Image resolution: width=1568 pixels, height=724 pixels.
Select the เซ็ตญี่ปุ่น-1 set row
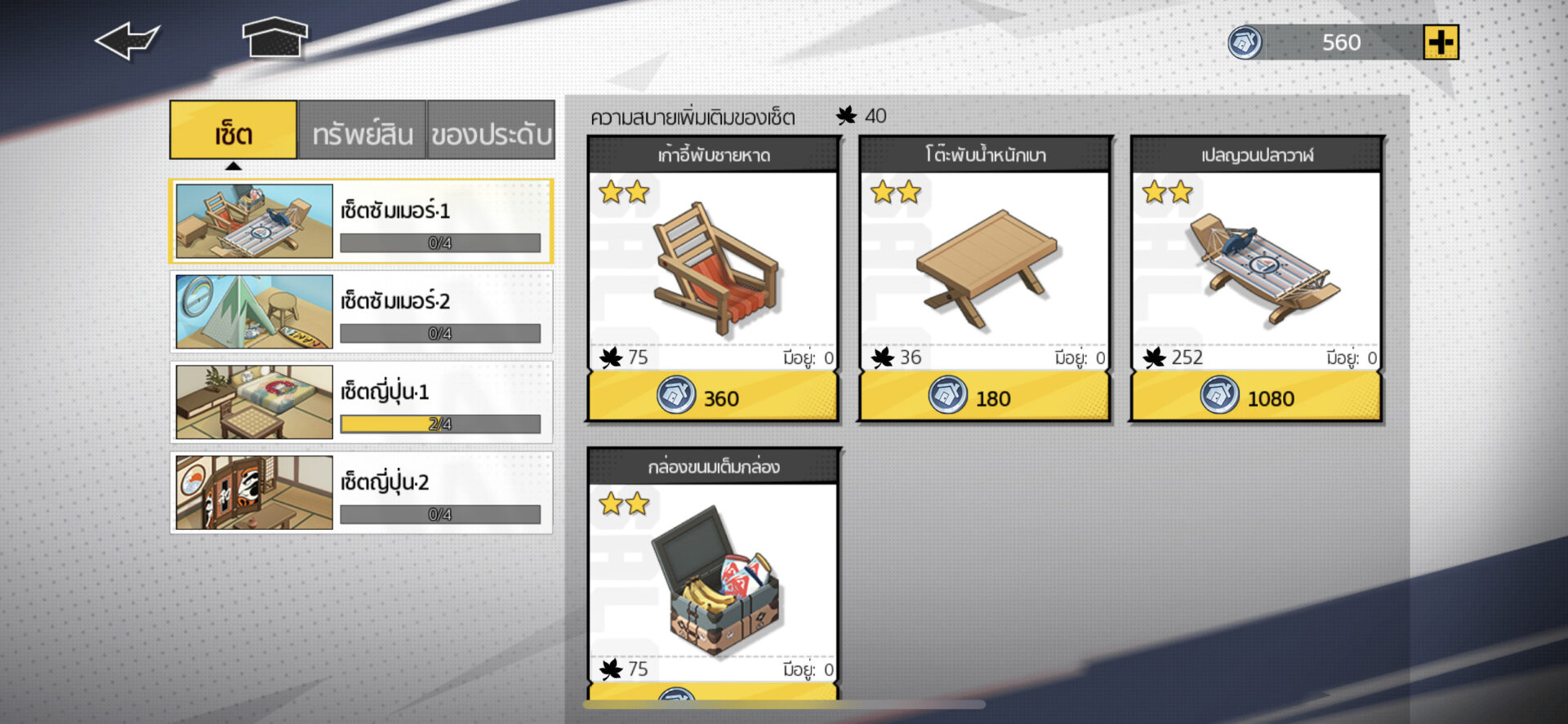coord(360,402)
